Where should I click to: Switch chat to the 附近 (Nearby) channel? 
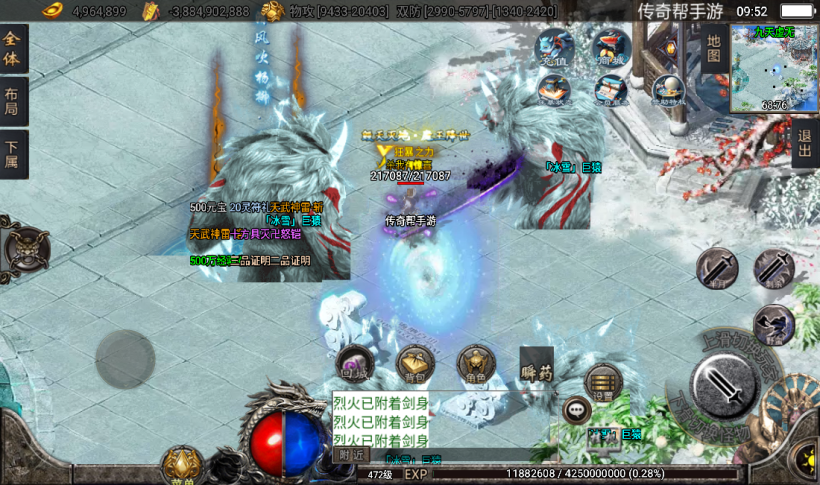click(x=350, y=455)
